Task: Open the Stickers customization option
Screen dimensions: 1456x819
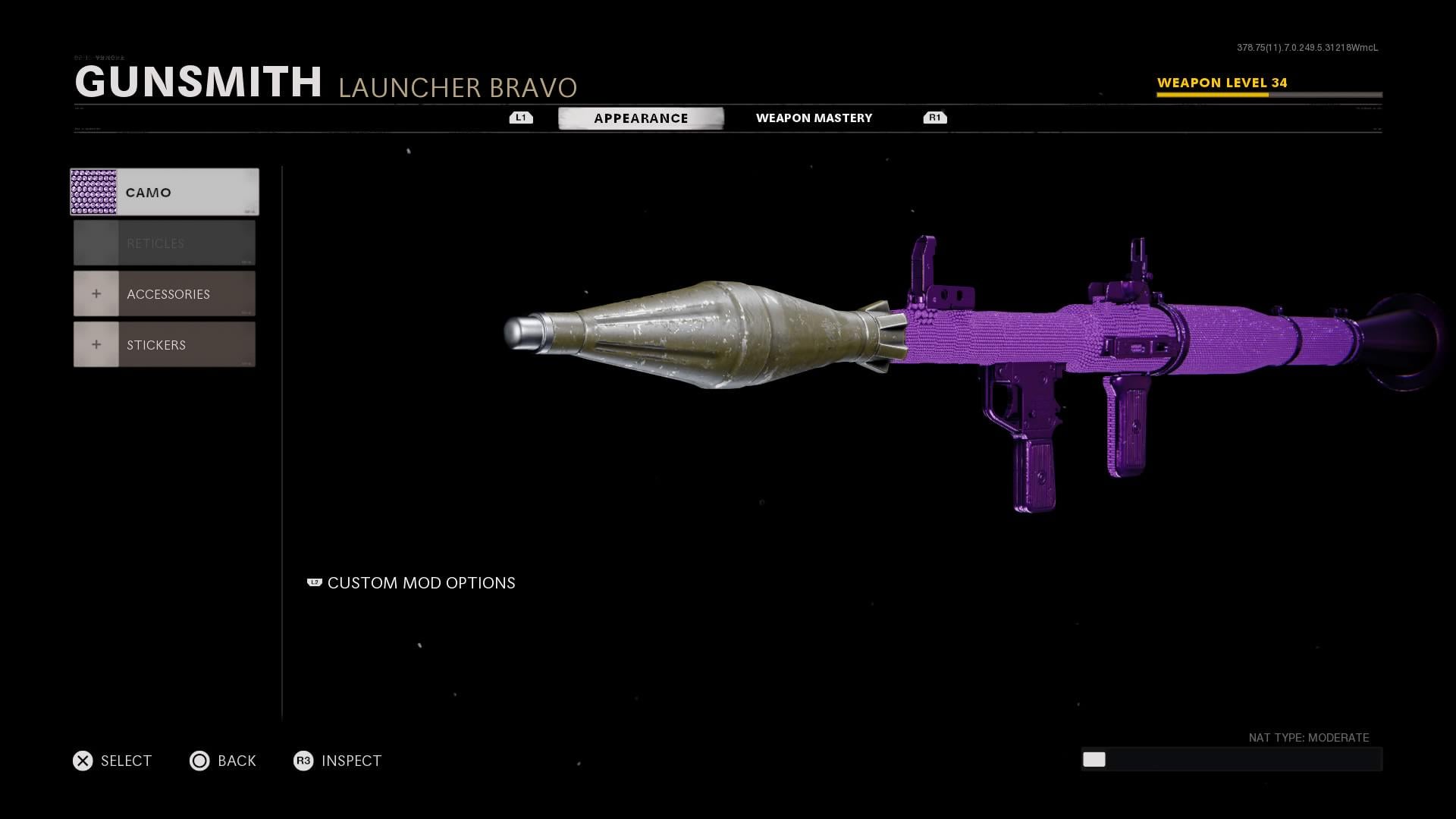Action: (x=165, y=344)
